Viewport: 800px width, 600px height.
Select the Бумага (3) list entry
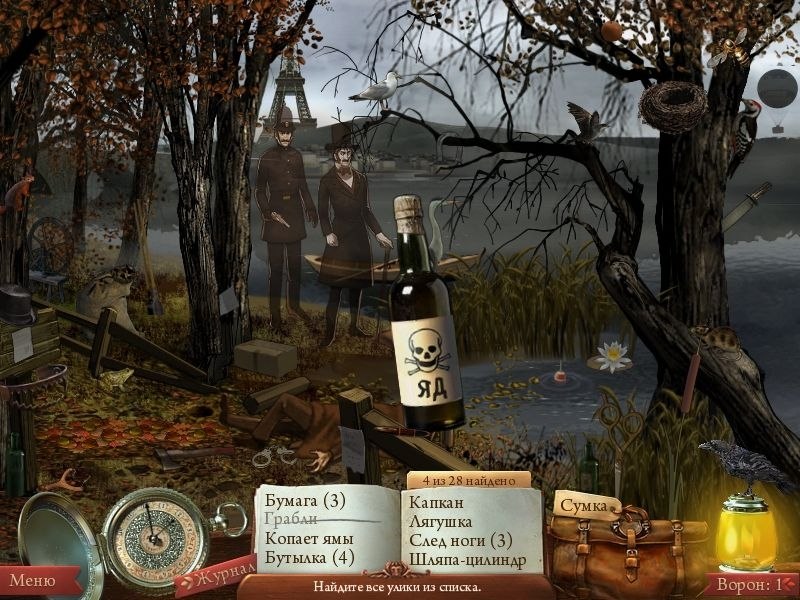click(305, 500)
